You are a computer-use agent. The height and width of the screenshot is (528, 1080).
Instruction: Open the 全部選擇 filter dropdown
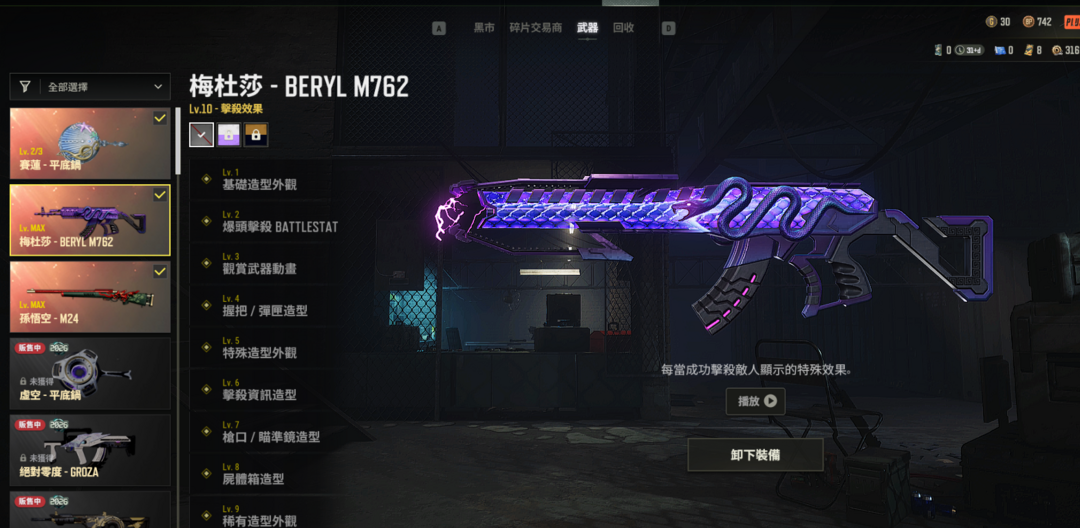click(90, 87)
